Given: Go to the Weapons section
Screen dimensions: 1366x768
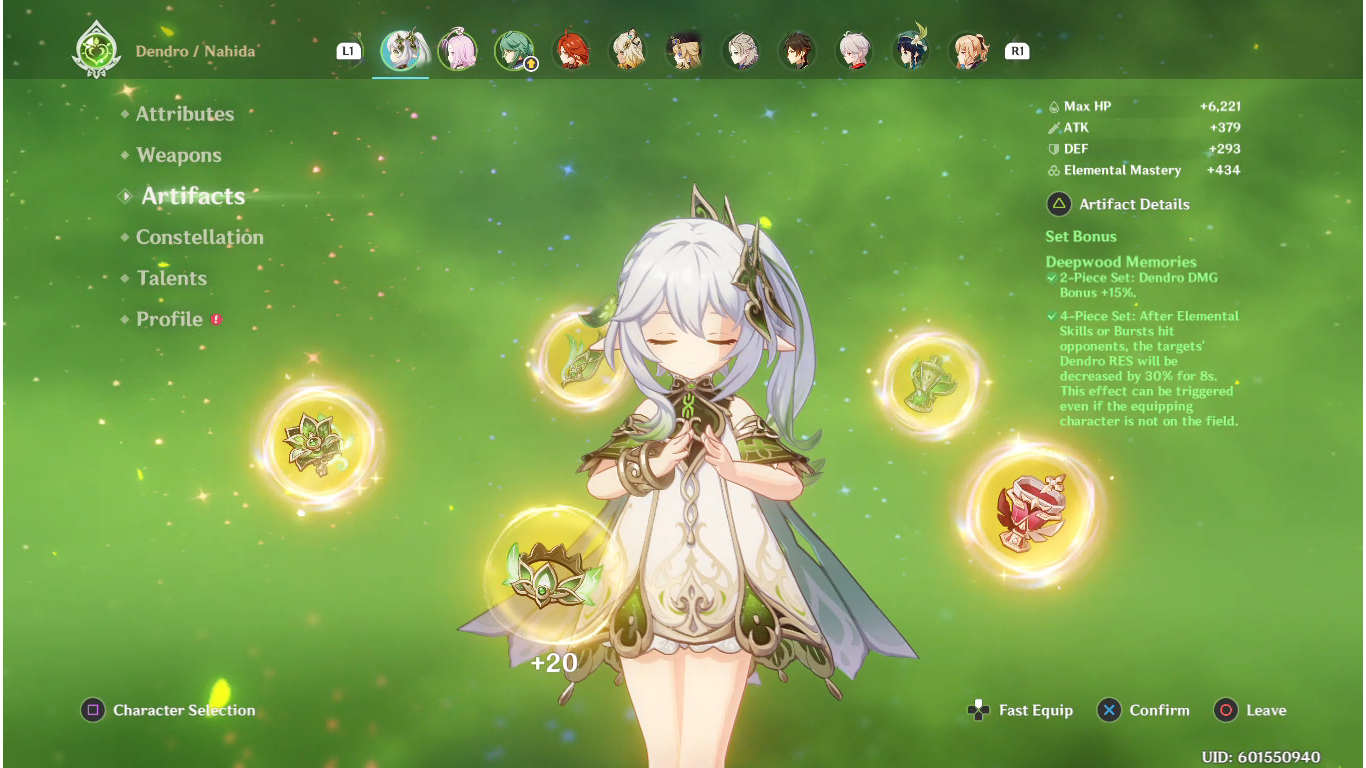Looking at the screenshot, I should 179,155.
